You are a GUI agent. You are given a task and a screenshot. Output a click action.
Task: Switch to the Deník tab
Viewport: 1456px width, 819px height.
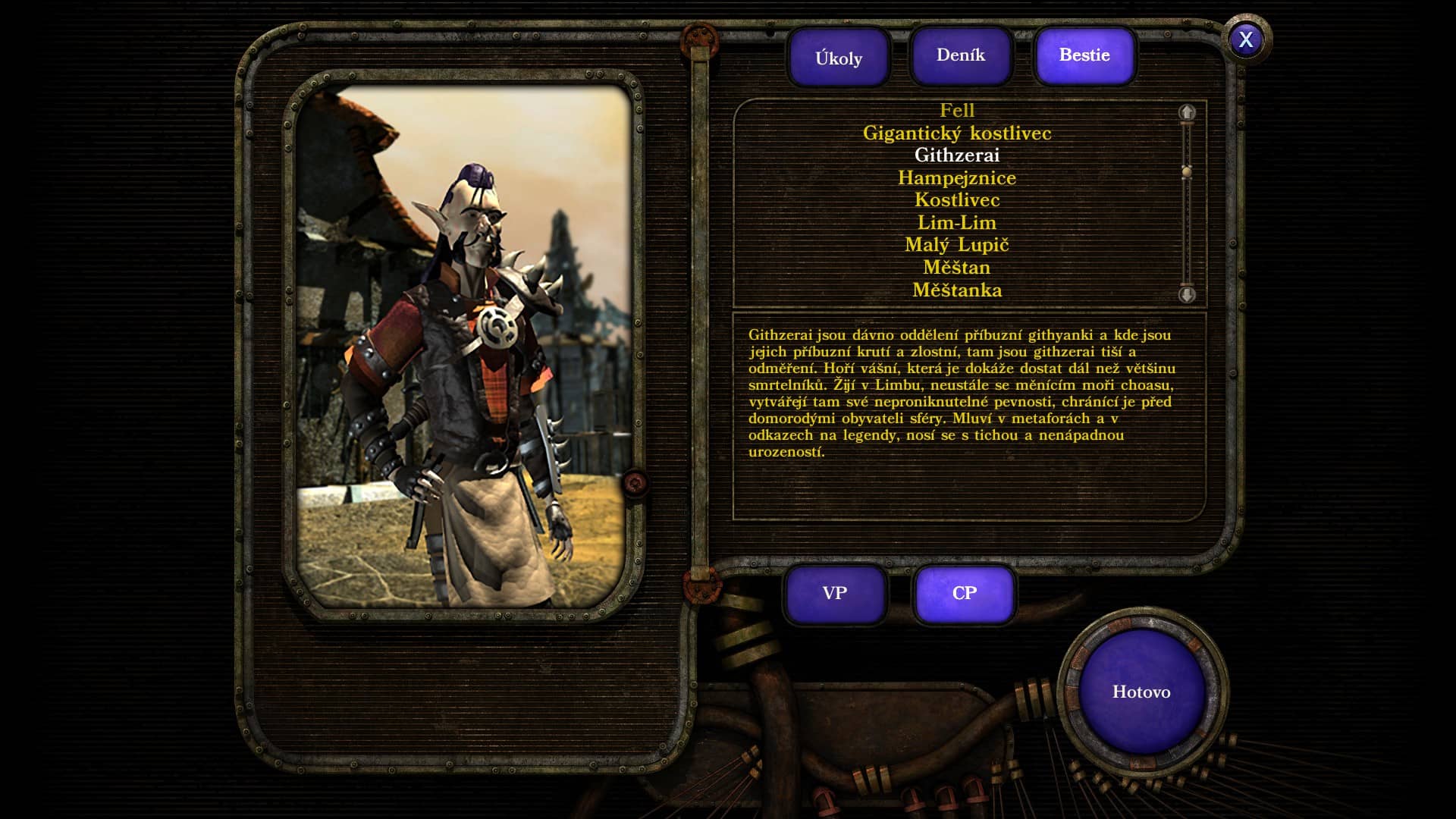point(961,55)
